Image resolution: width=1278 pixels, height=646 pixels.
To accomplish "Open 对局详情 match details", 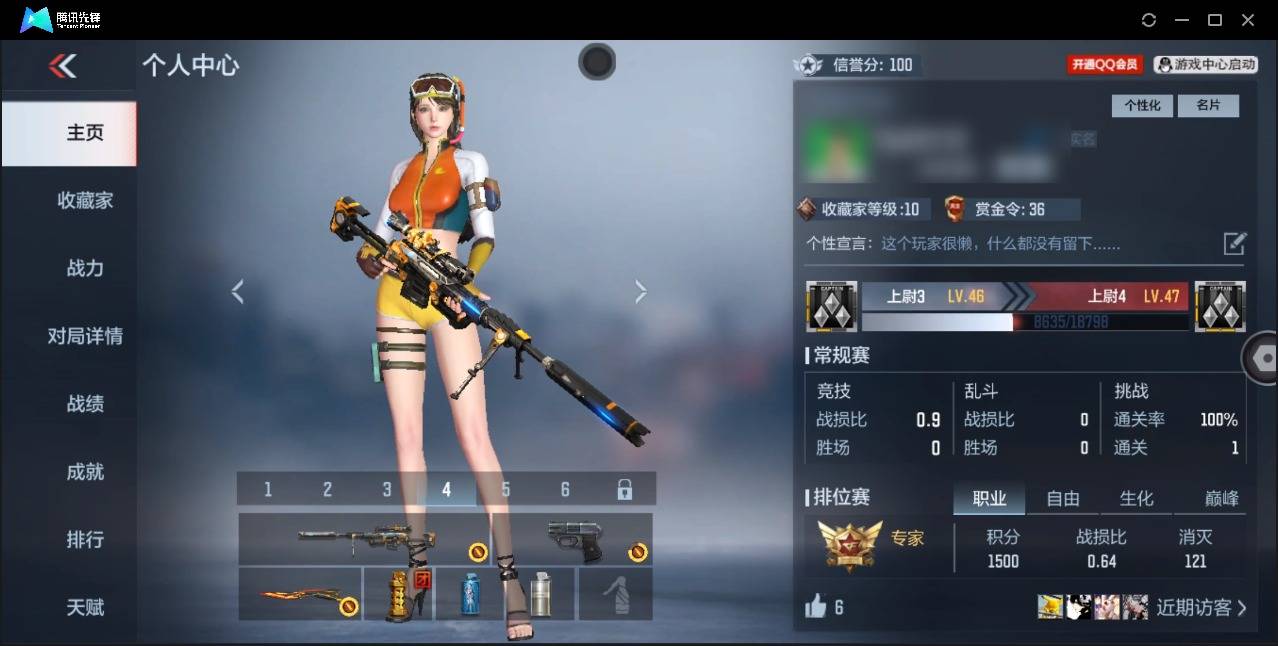I will [x=84, y=336].
